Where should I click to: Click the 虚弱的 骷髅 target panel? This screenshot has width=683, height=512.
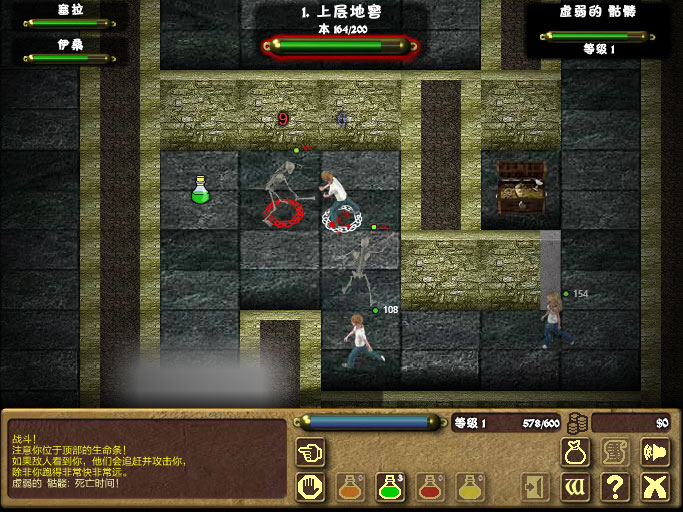click(x=597, y=29)
